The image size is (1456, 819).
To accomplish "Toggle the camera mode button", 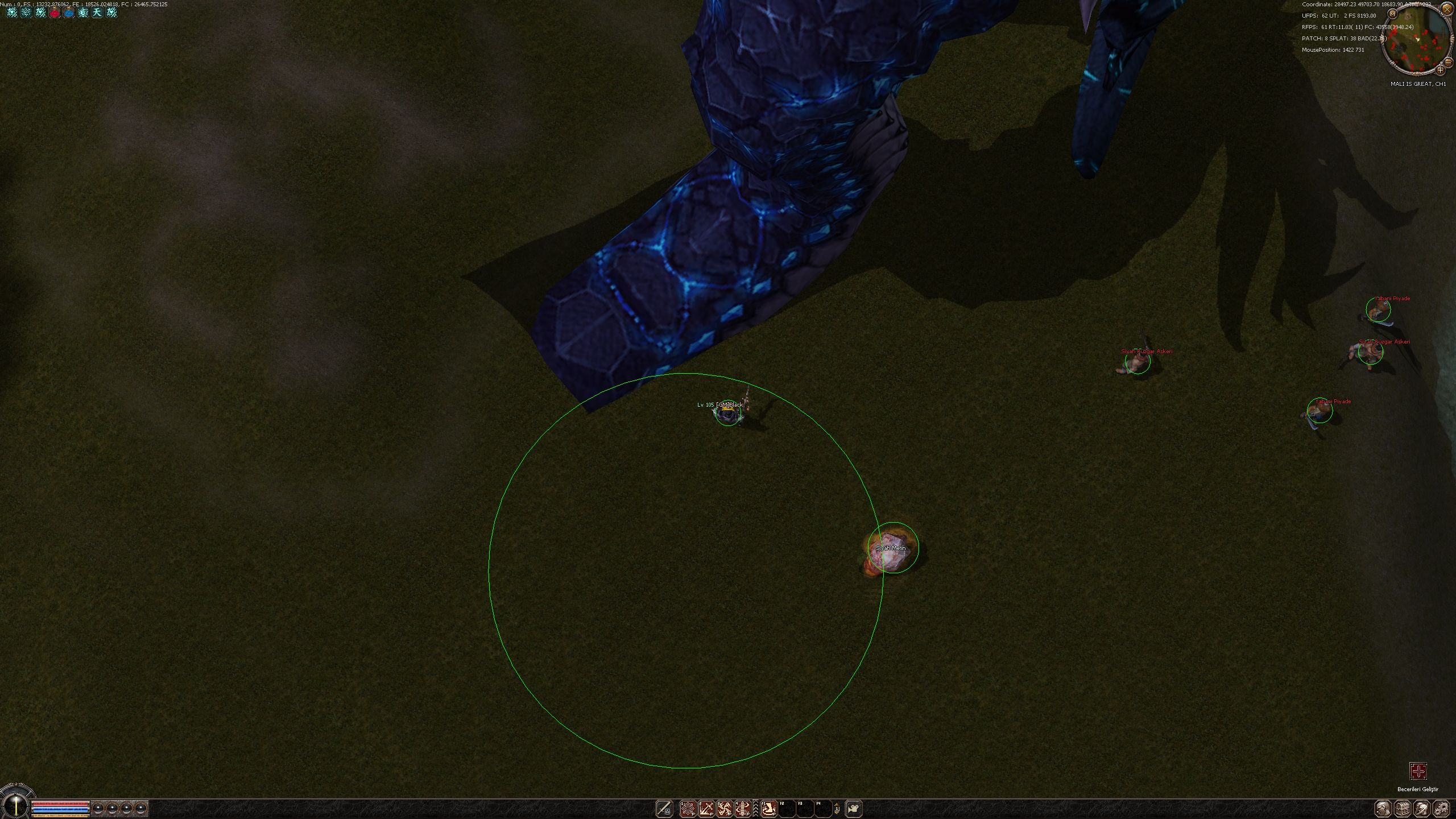I will 854,808.
